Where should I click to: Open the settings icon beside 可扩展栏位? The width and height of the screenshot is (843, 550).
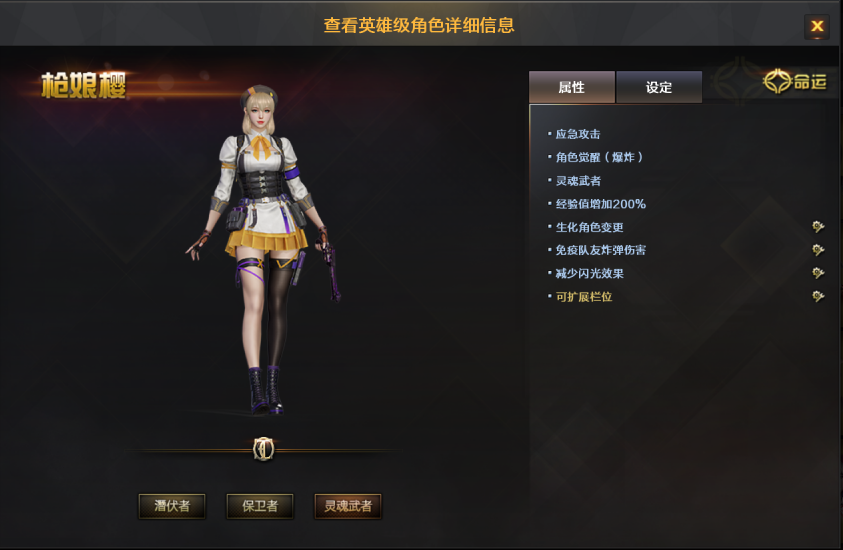click(818, 296)
